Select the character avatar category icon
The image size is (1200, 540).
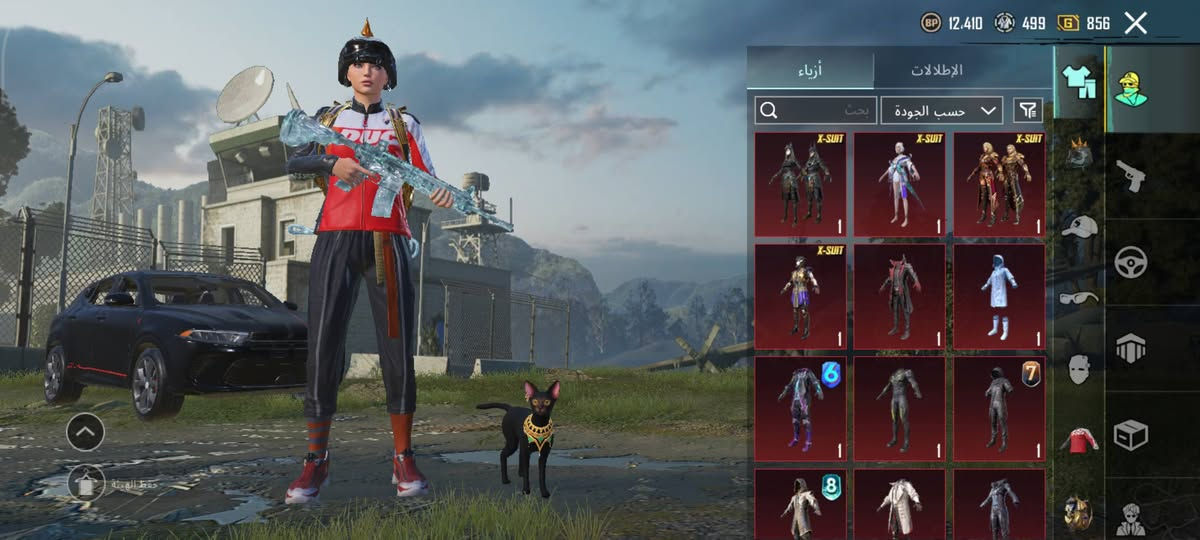1131,89
